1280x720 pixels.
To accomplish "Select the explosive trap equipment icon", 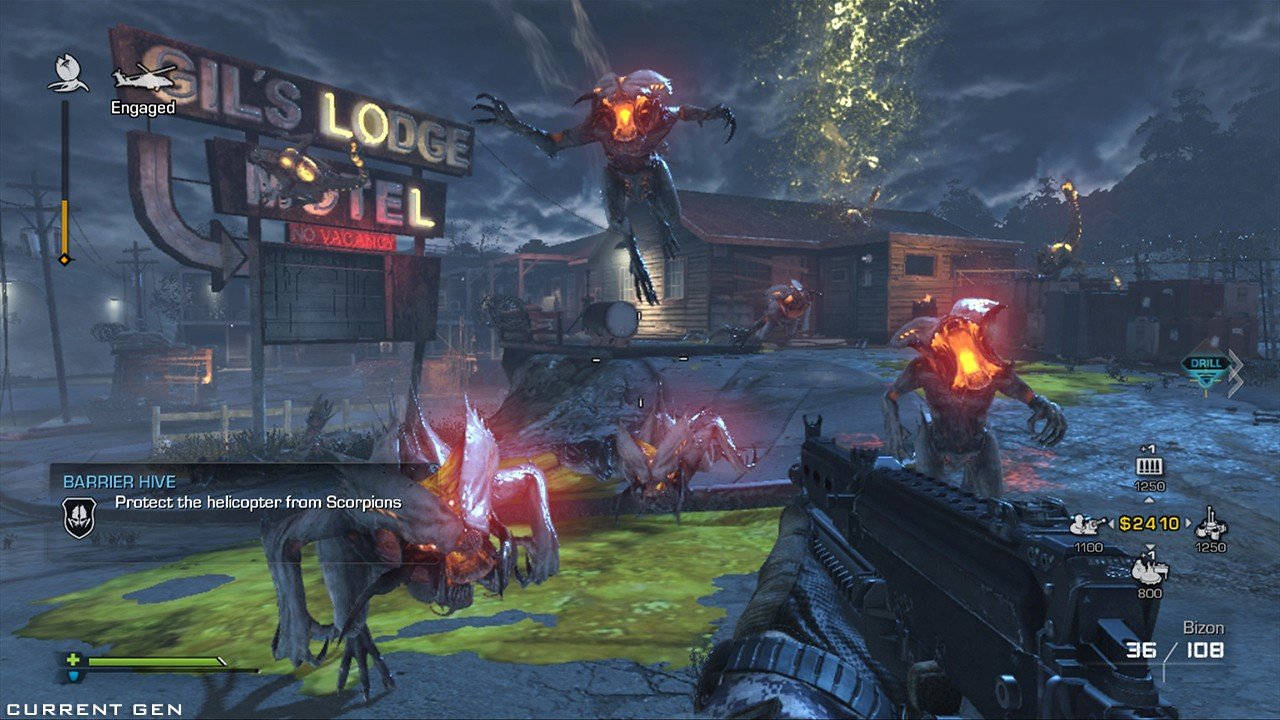I will [1150, 572].
